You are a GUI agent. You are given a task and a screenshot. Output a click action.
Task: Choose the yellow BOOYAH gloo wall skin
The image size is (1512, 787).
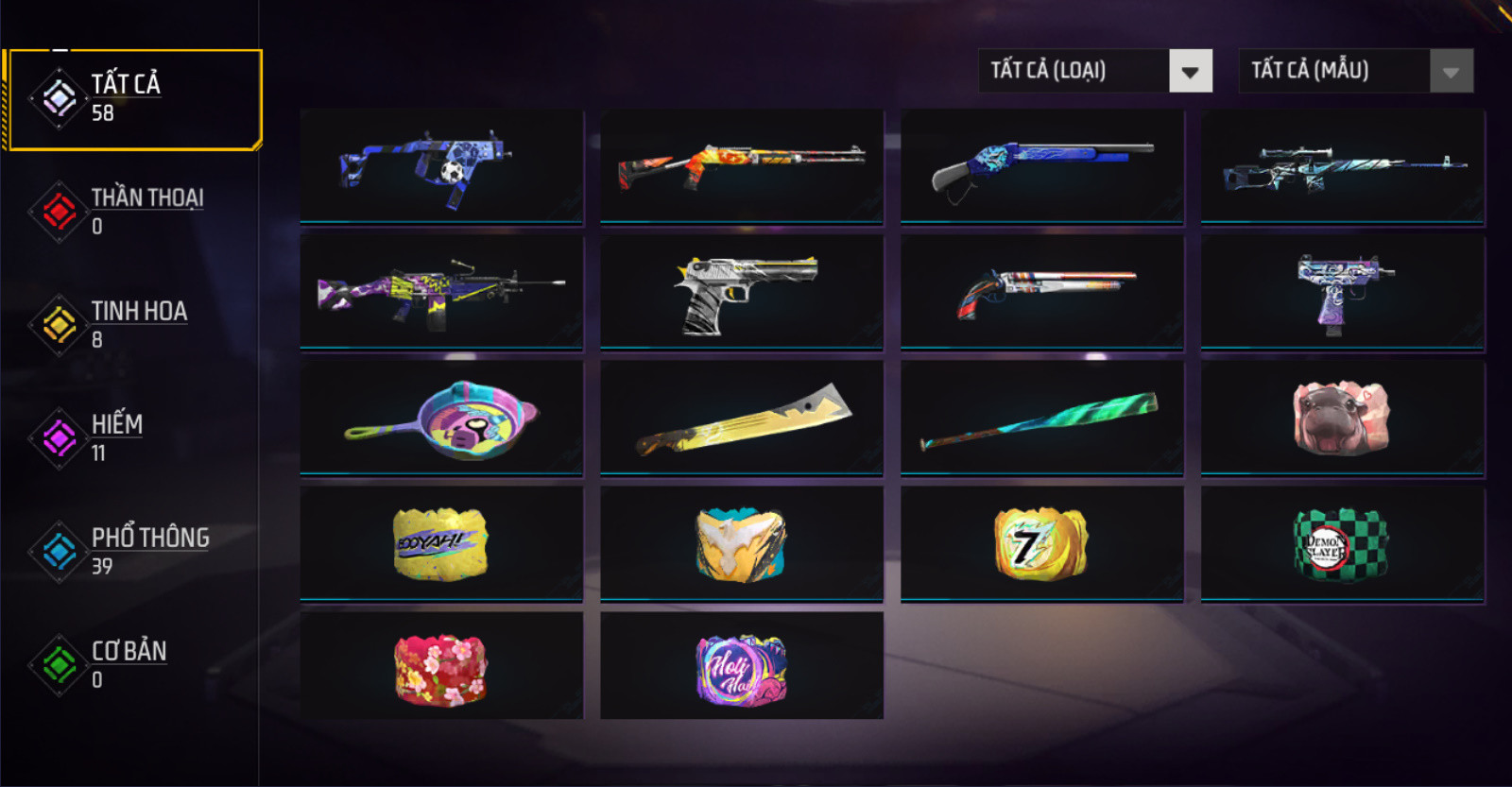tap(441, 544)
